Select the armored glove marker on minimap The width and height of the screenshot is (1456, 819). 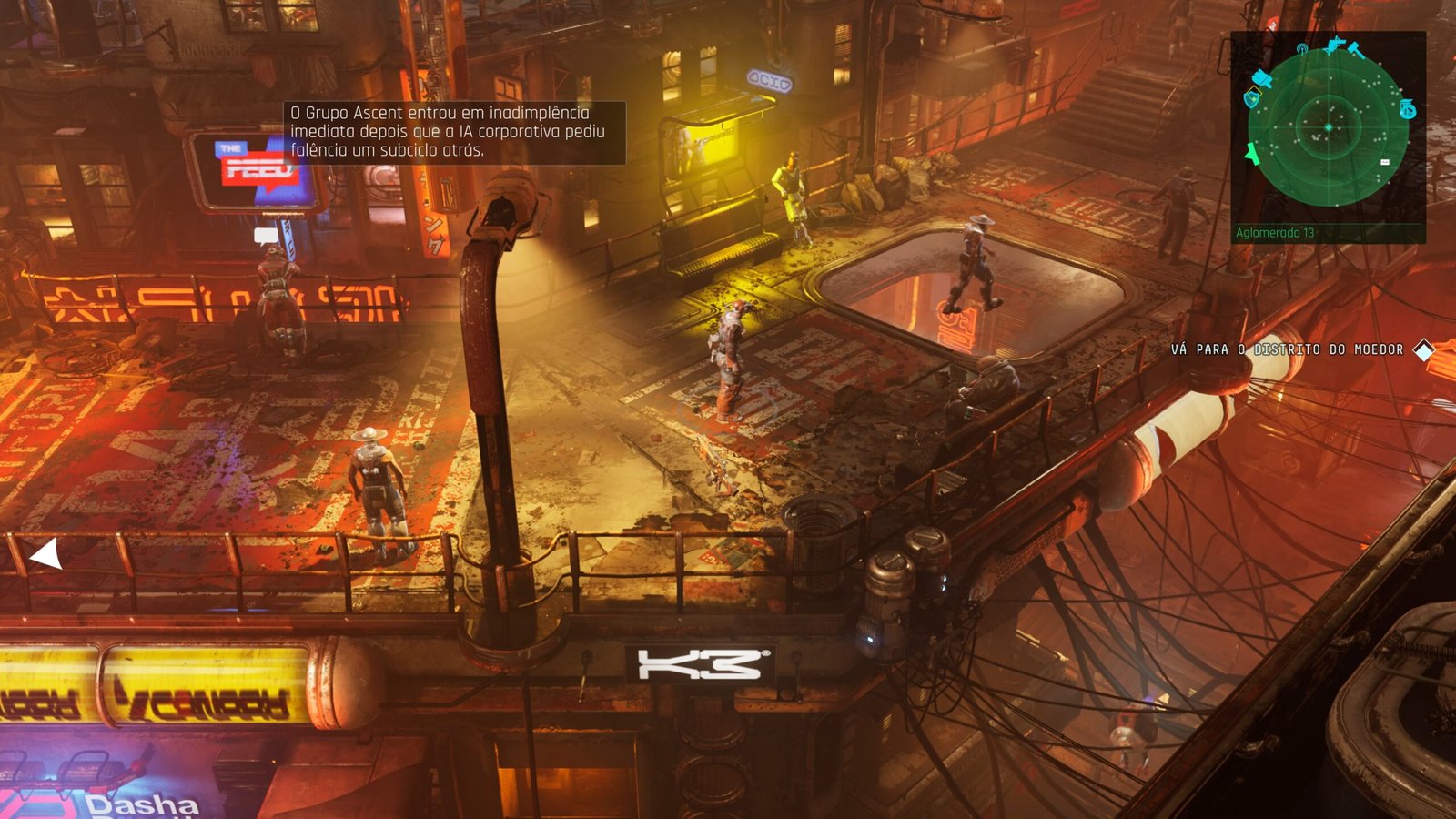click(x=1261, y=77)
